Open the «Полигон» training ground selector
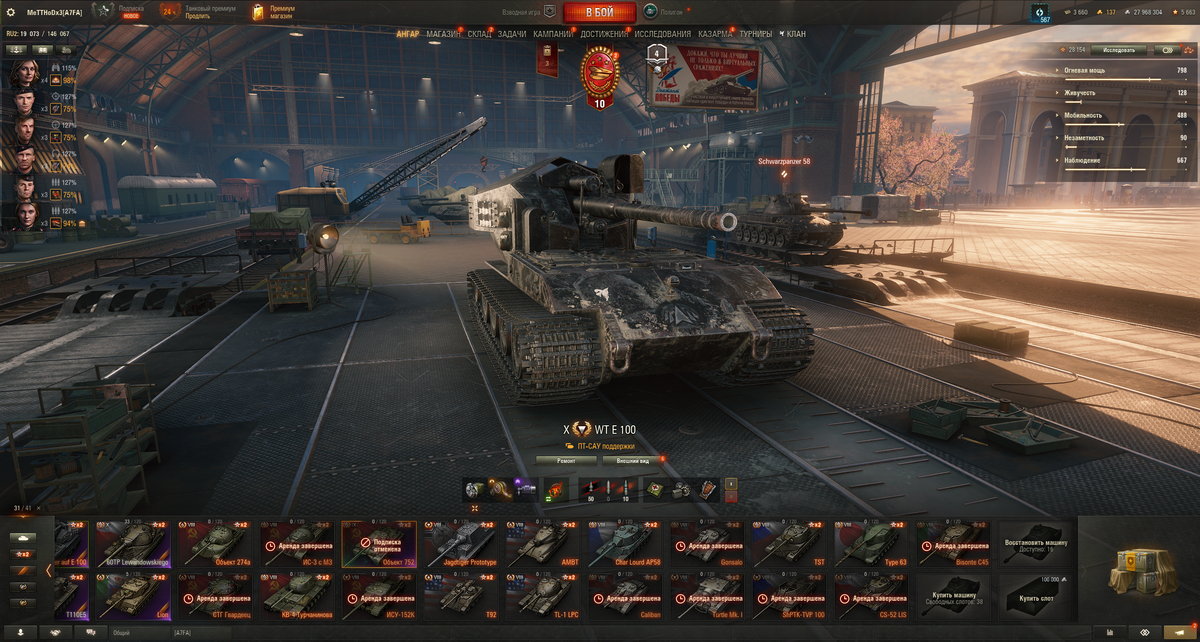 [x=663, y=12]
